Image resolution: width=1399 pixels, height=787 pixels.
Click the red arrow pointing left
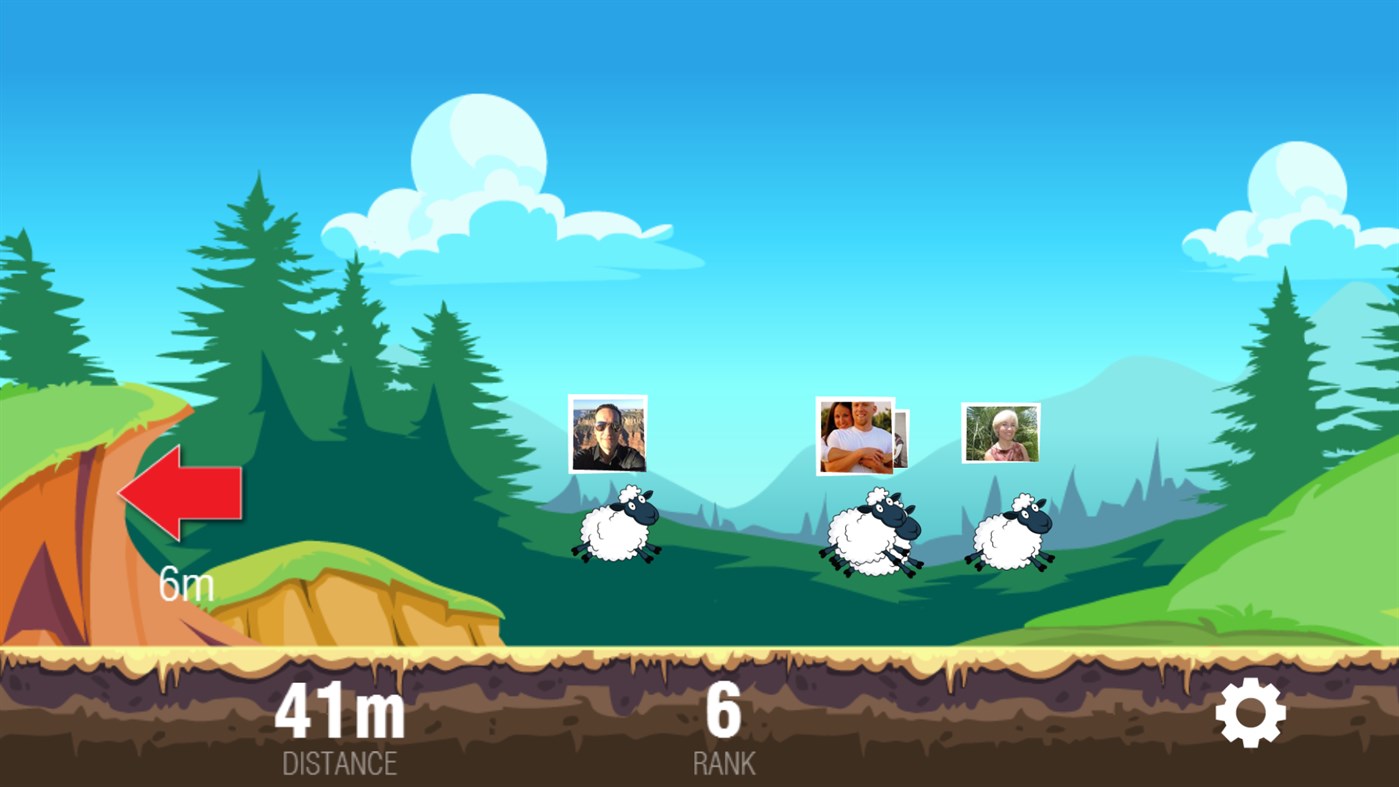coord(180,493)
